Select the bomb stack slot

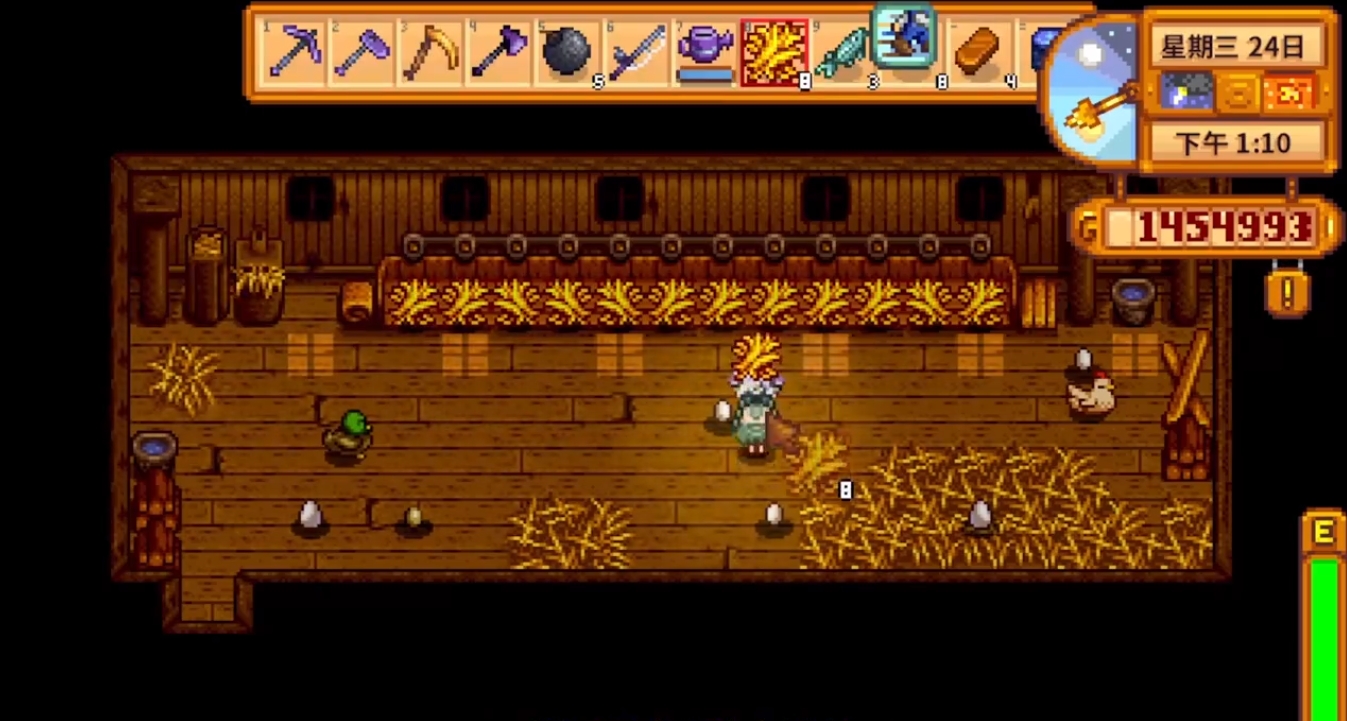568,52
